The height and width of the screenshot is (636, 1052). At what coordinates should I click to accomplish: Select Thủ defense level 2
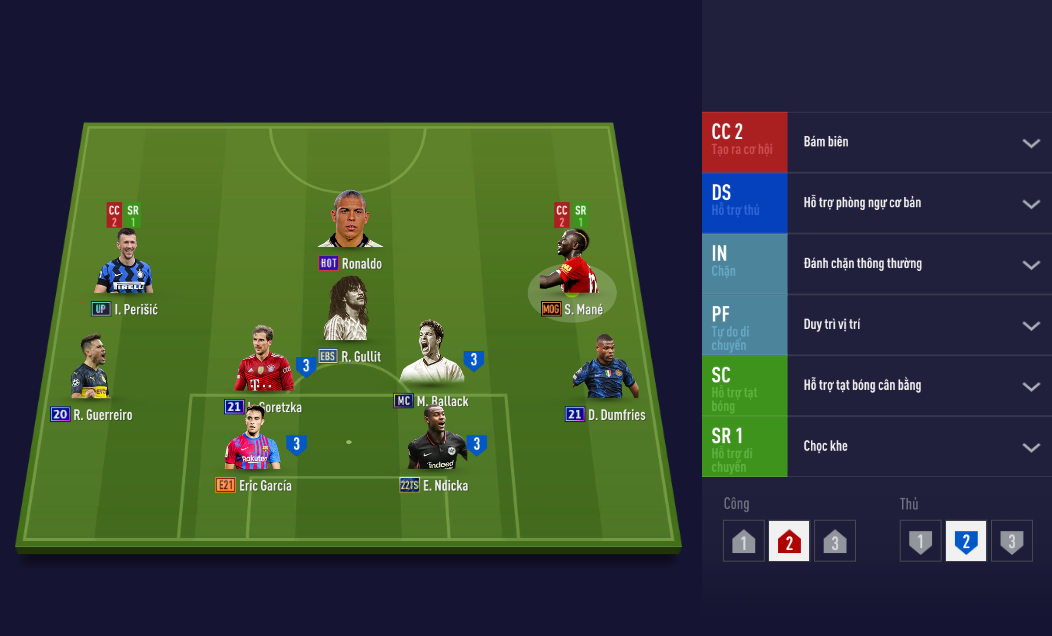pos(966,541)
